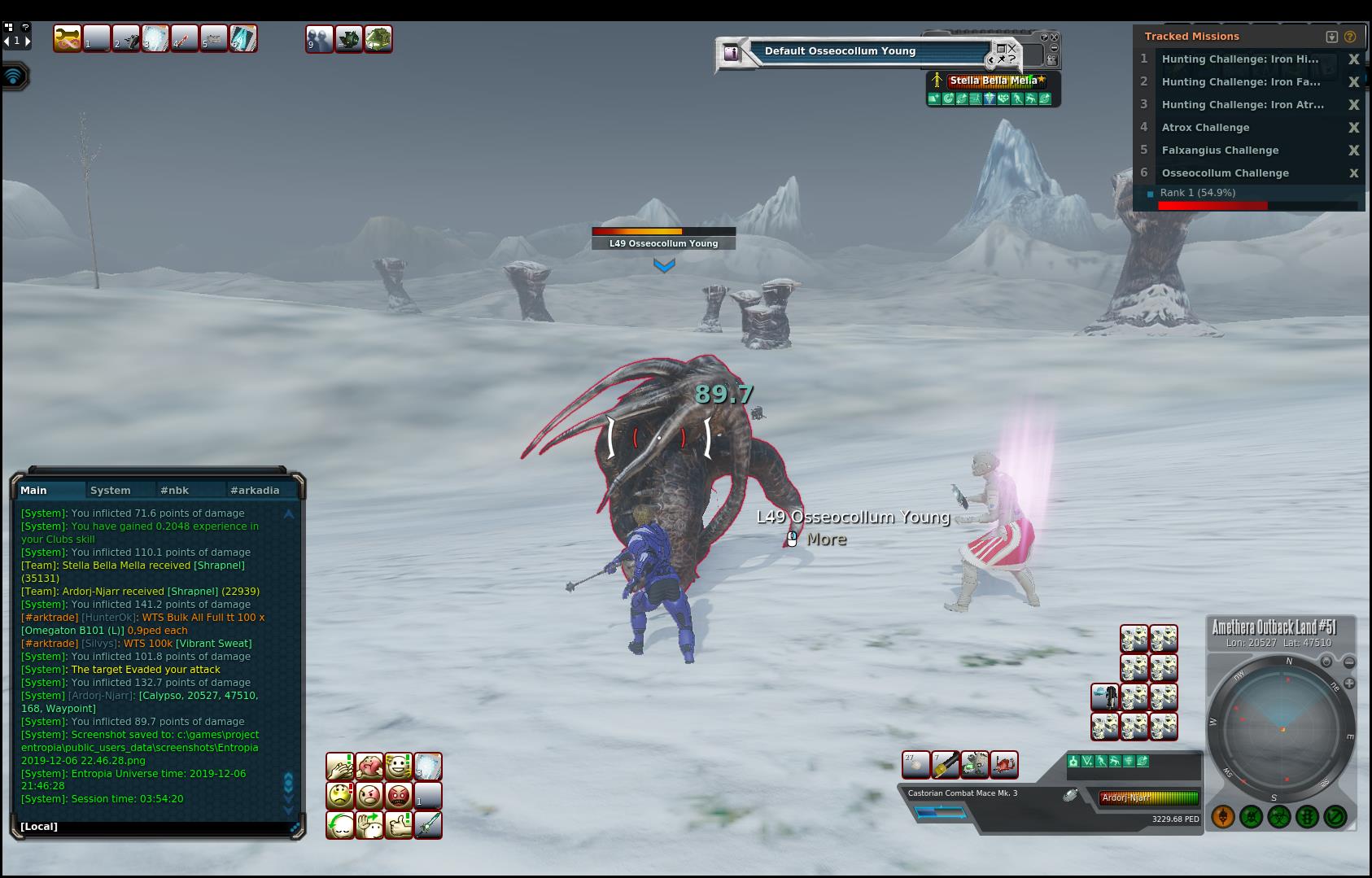
Task: Go to the next hotbar page arrow
Action: [x=28, y=41]
